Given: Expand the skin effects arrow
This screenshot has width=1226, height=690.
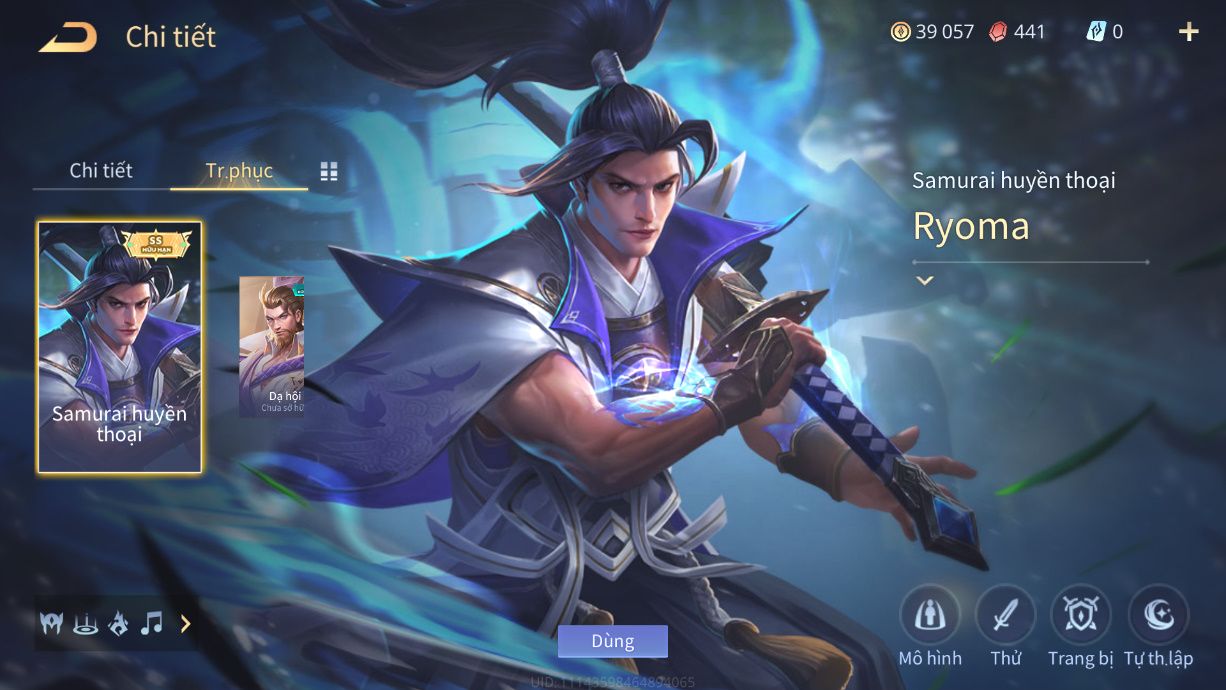Looking at the screenshot, I should point(185,624).
